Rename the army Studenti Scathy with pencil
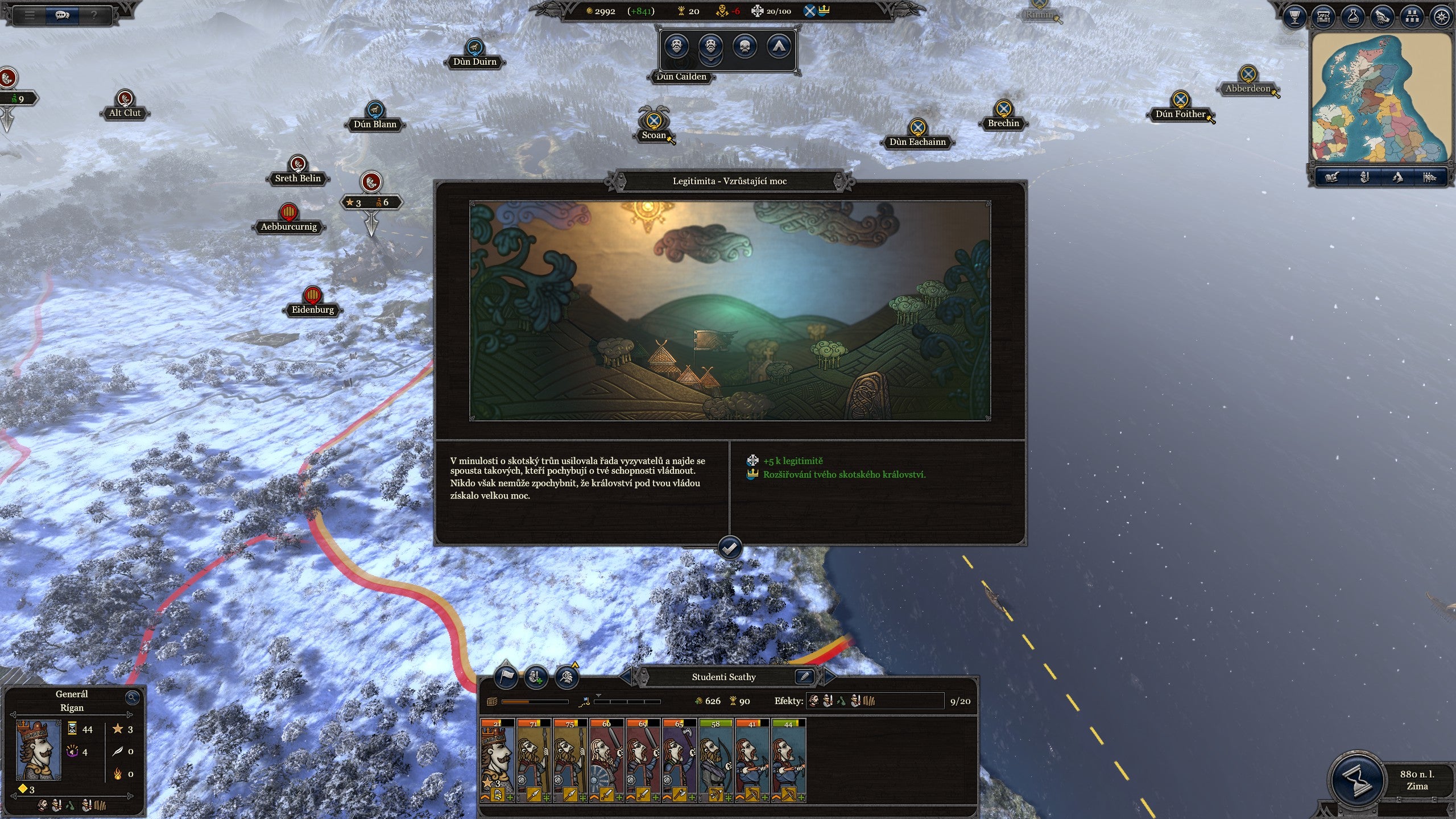Screen dimensions: 1456x819 tap(804, 677)
